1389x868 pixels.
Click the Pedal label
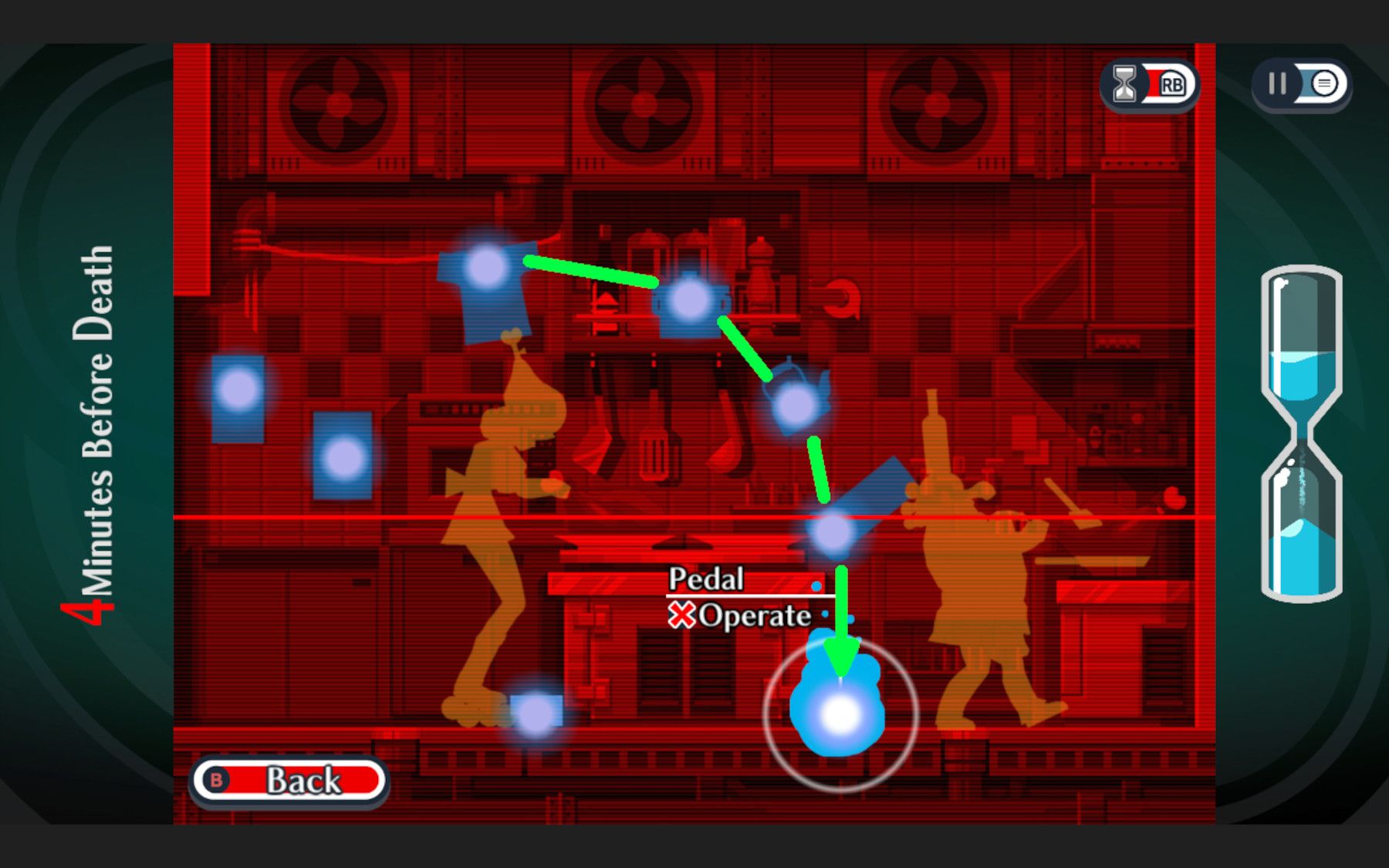point(706,580)
